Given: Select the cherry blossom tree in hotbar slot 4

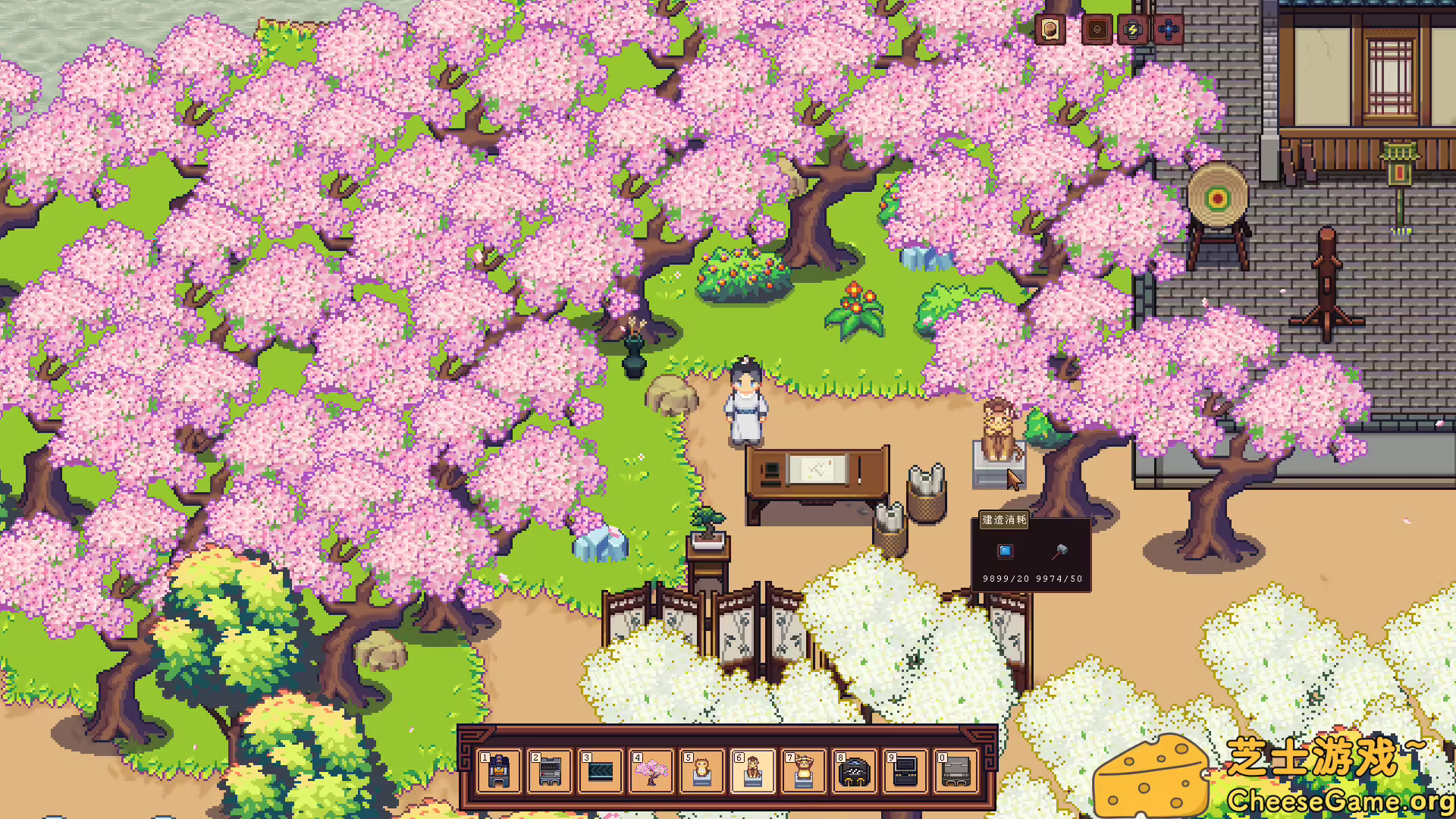Looking at the screenshot, I should [x=651, y=773].
